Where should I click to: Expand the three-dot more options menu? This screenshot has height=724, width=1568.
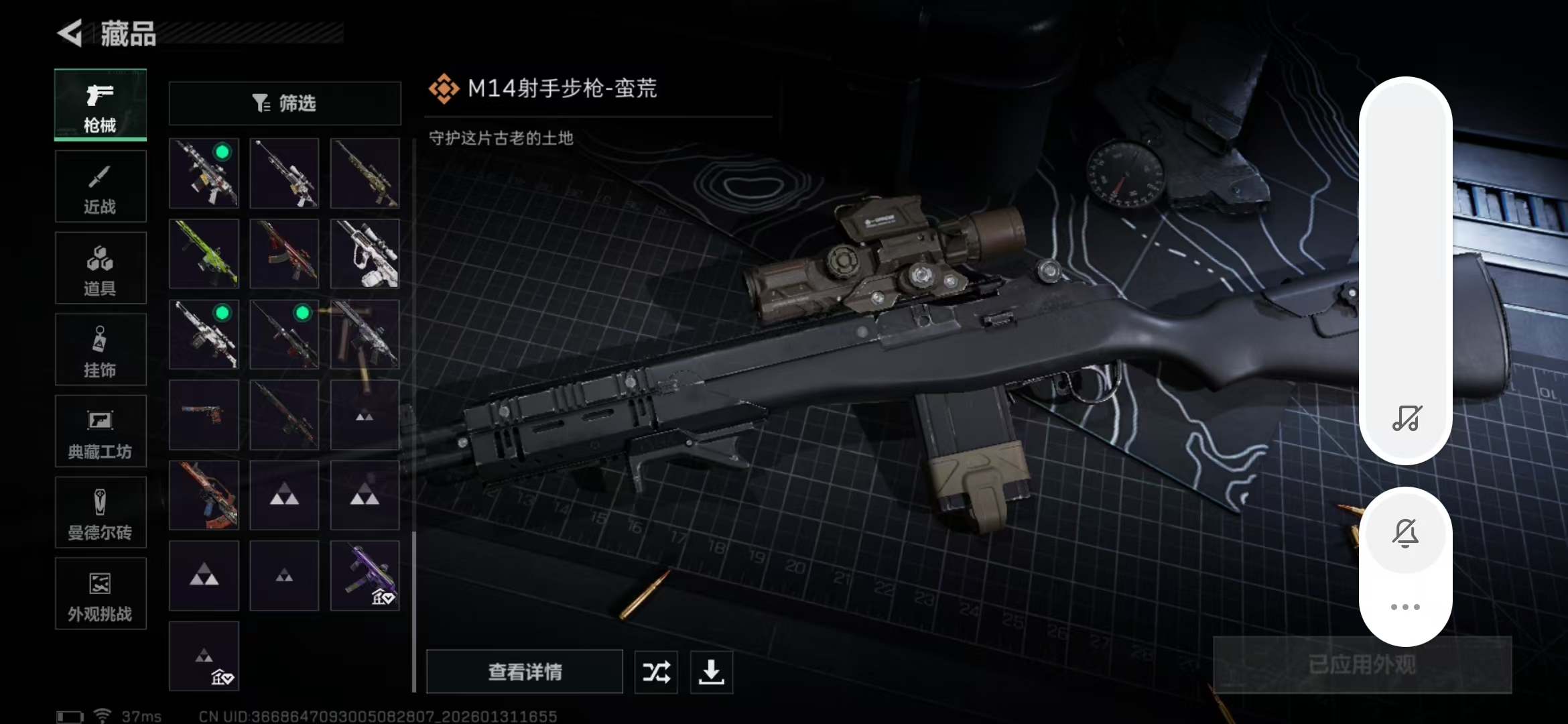click(1407, 607)
